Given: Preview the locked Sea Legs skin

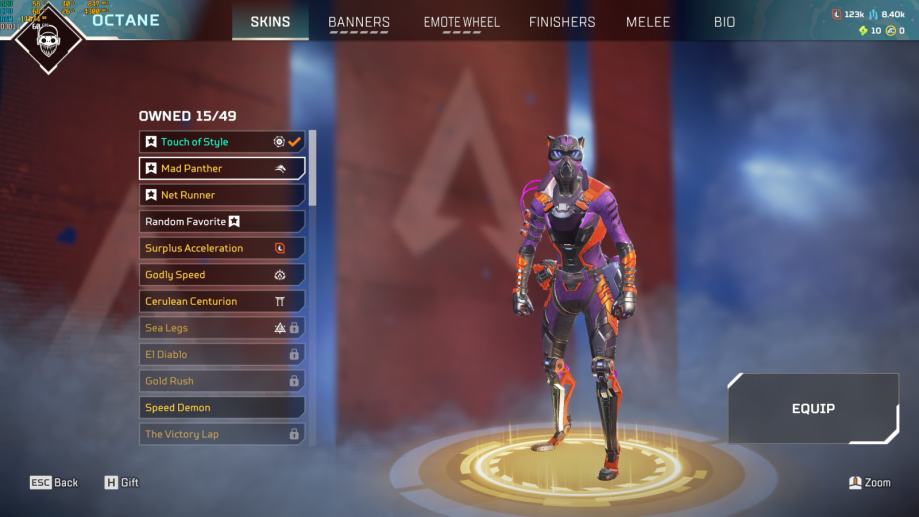Looking at the screenshot, I should 221,328.
